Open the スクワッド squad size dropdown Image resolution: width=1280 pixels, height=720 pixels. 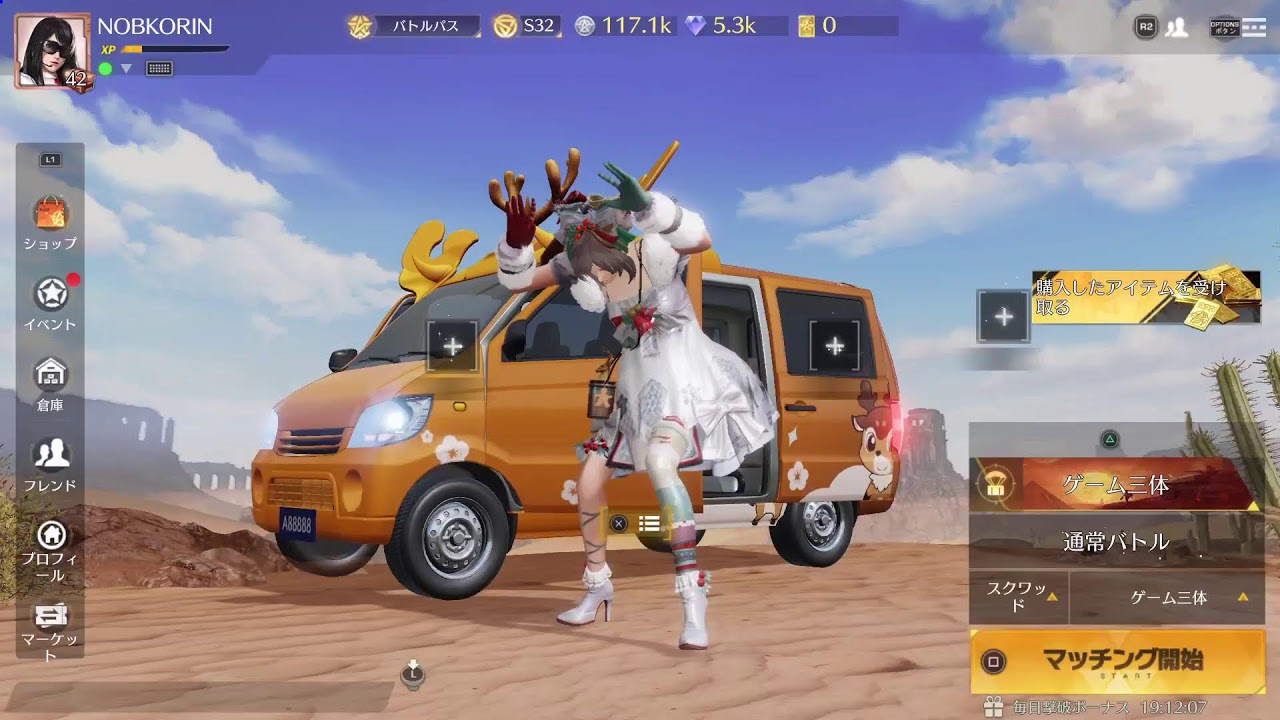click(1018, 597)
